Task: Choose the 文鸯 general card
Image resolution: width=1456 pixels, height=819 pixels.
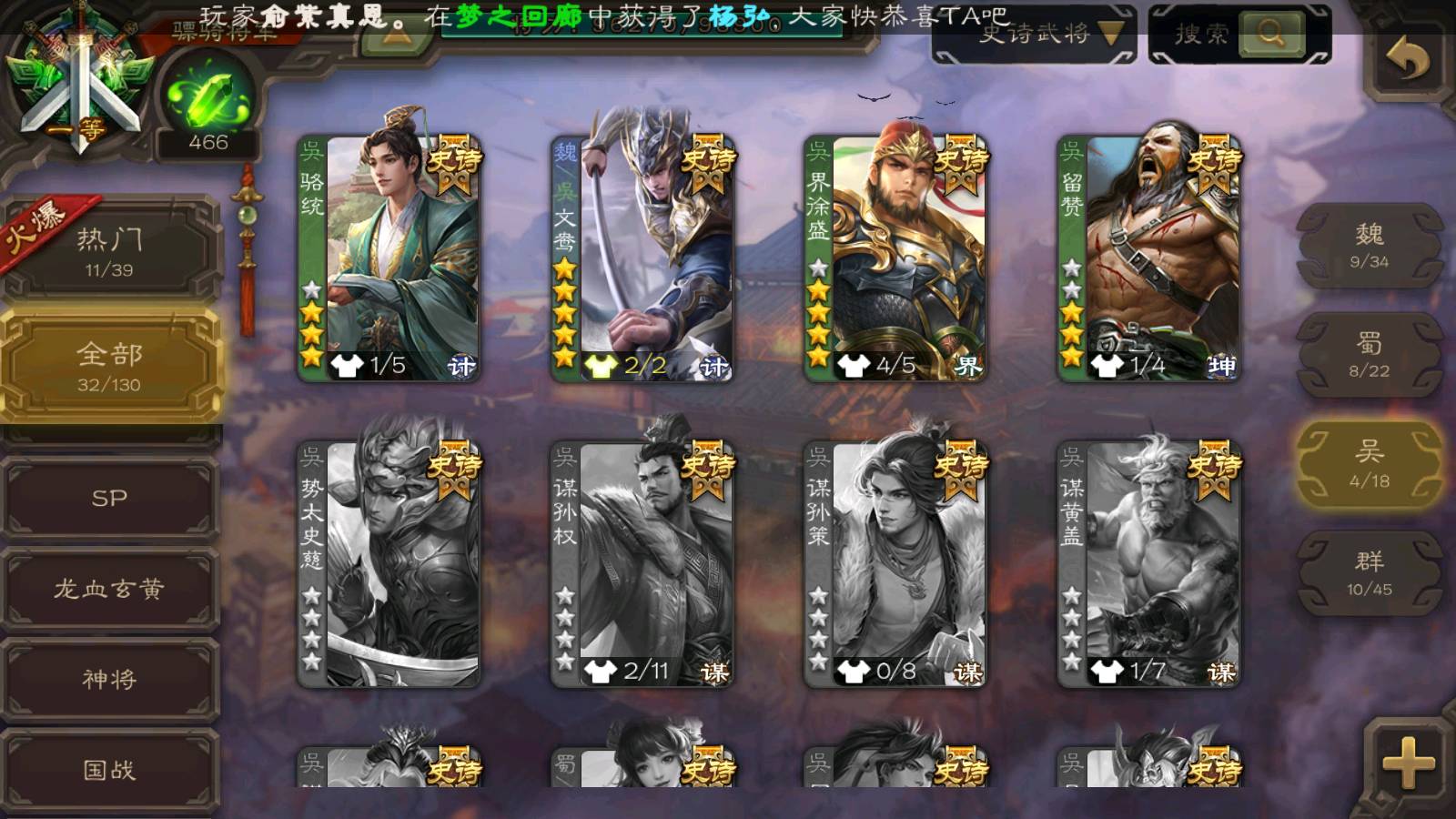Action: pos(642,258)
